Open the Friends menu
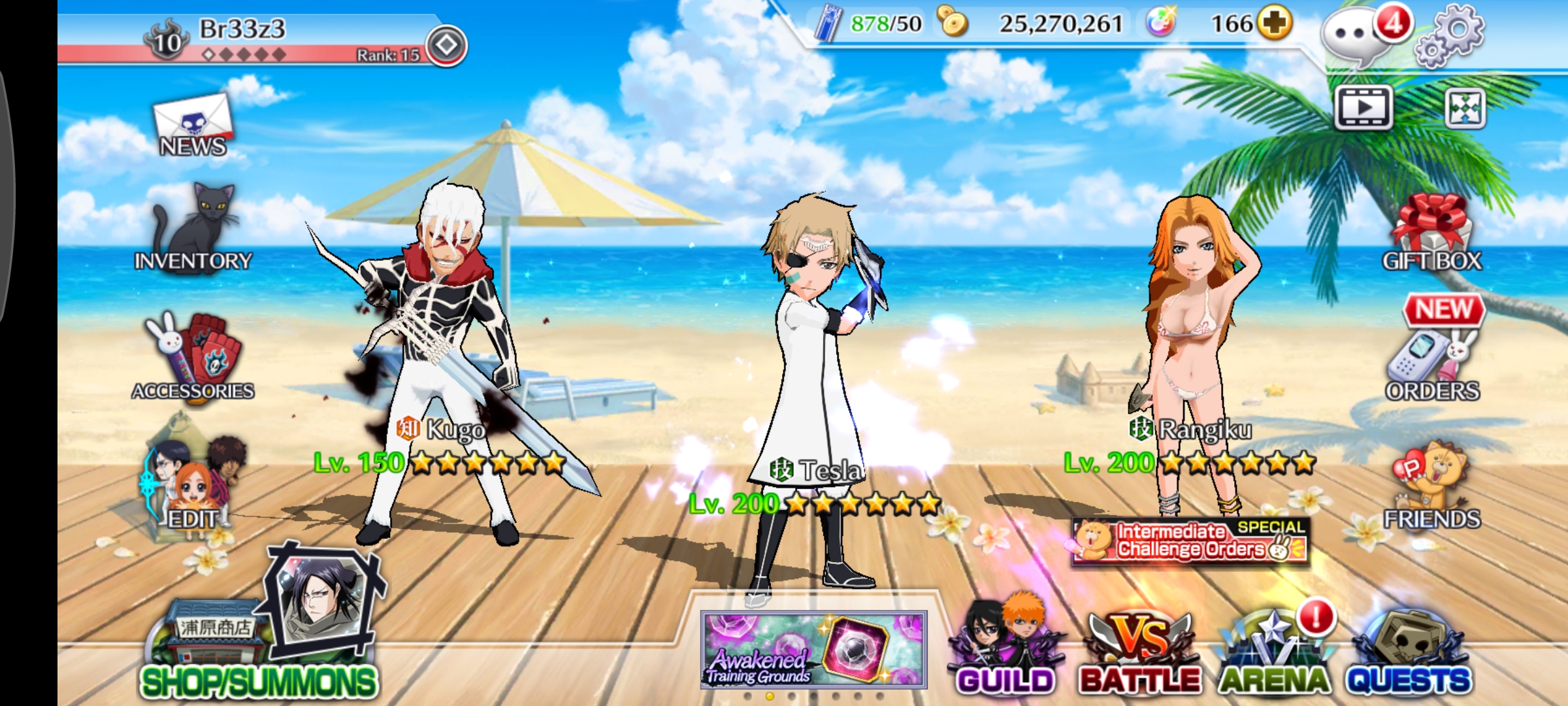The width and height of the screenshot is (1568, 706). point(1431,487)
